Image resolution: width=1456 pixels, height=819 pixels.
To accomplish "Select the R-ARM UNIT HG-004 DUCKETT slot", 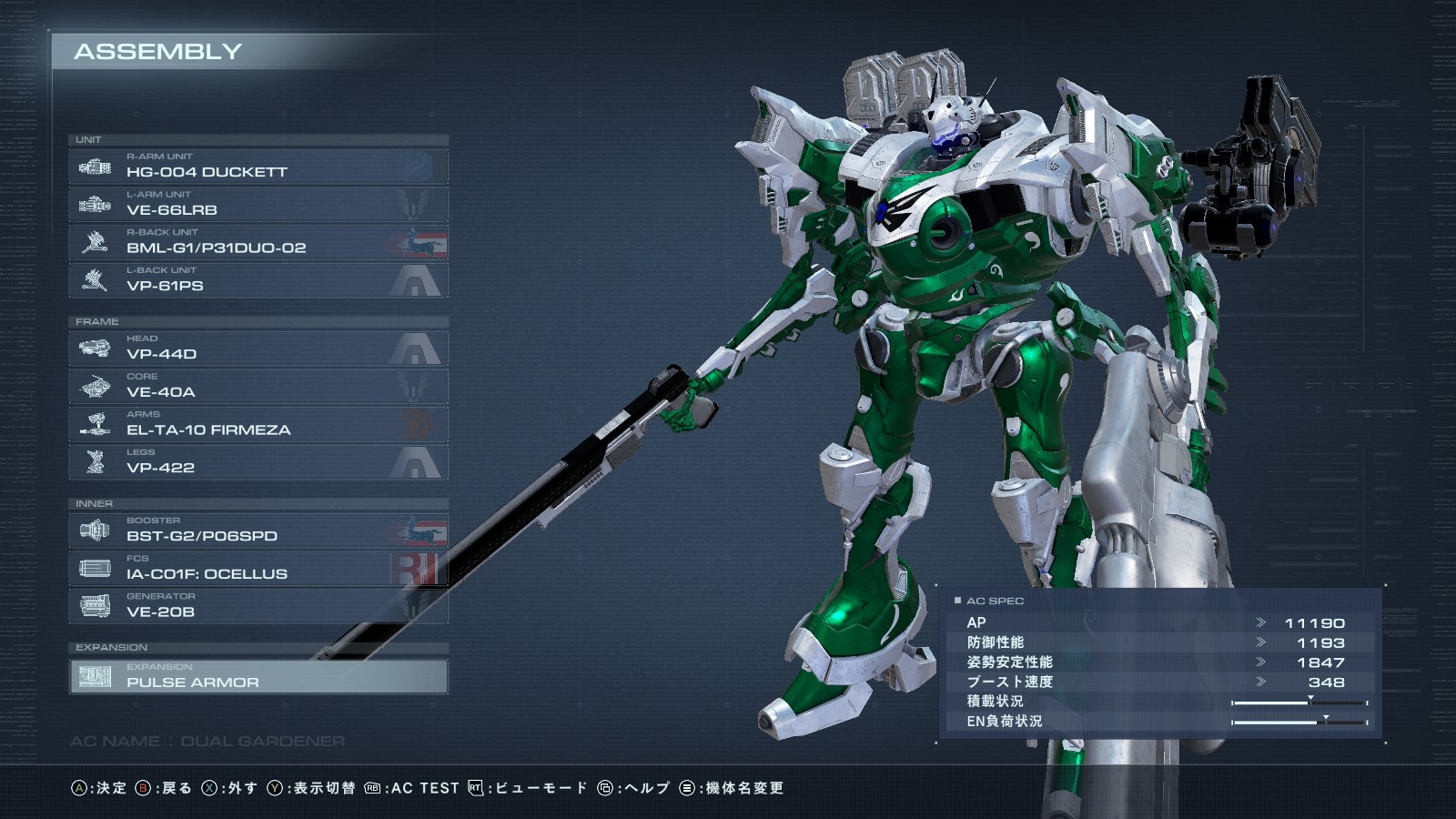I will pos(258,167).
